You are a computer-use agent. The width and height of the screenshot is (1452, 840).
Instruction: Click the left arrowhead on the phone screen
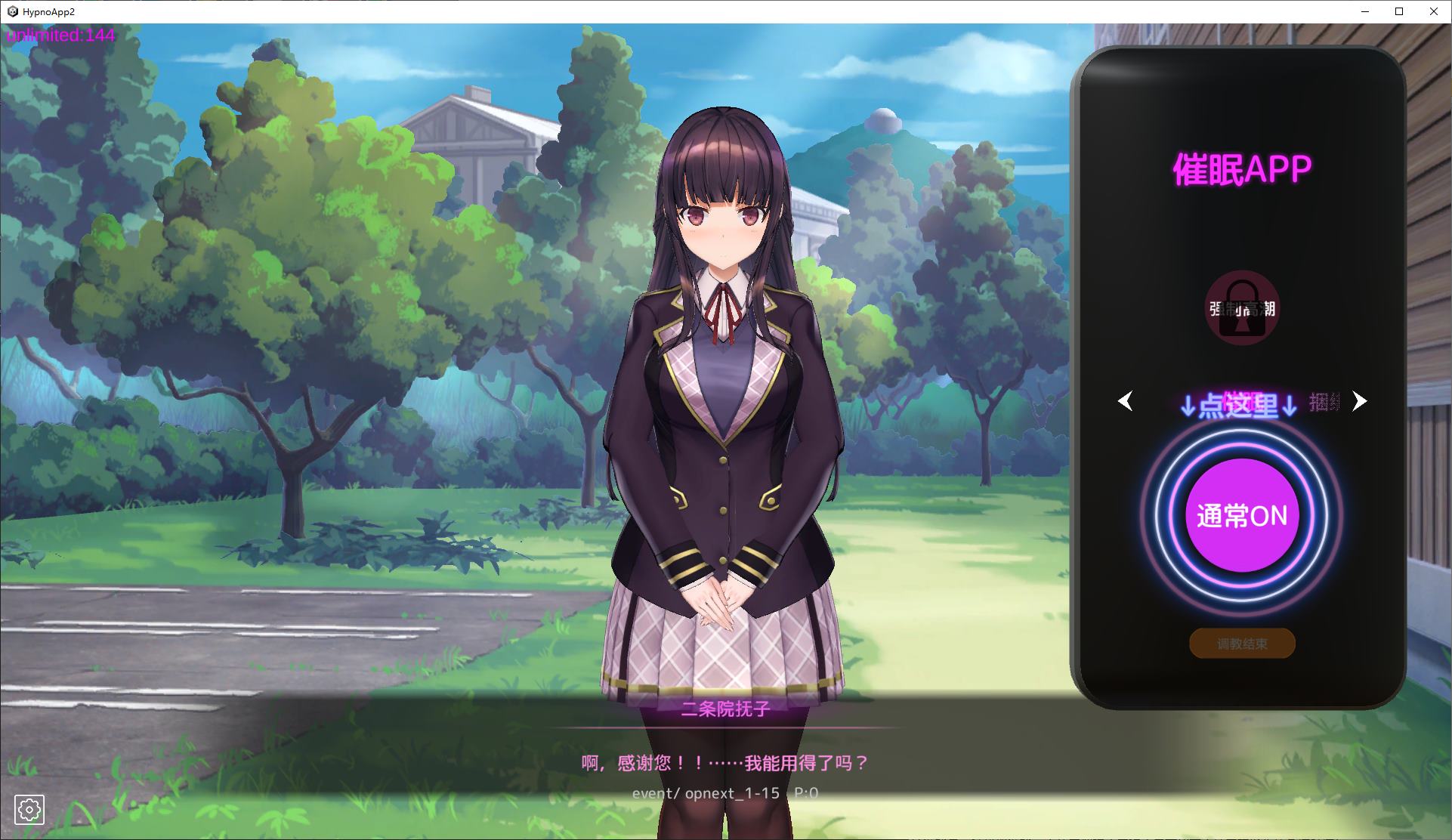pyautogui.click(x=1125, y=402)
